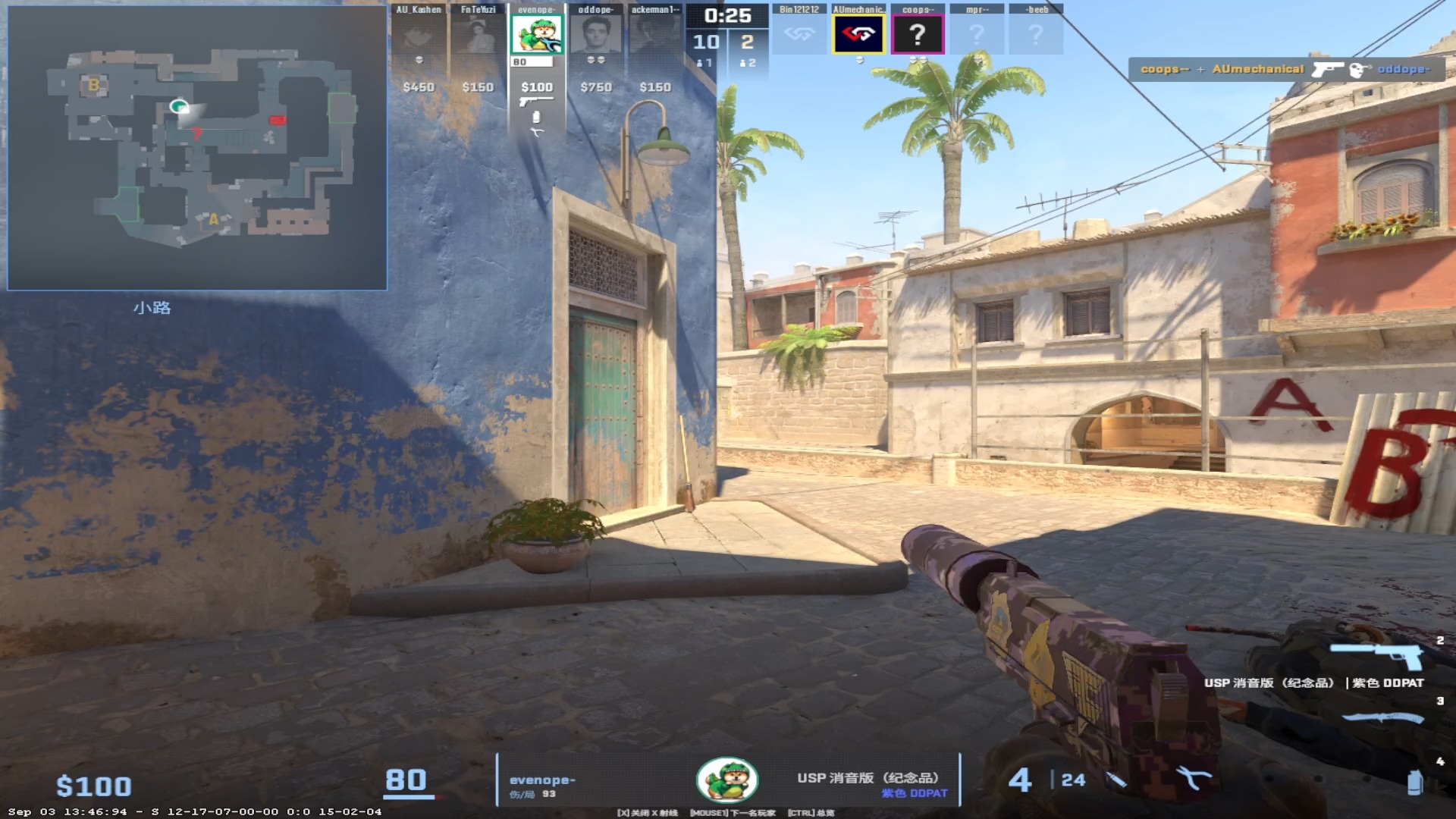Click the skull icon under oddope-'s avatar

click(596, 61)
